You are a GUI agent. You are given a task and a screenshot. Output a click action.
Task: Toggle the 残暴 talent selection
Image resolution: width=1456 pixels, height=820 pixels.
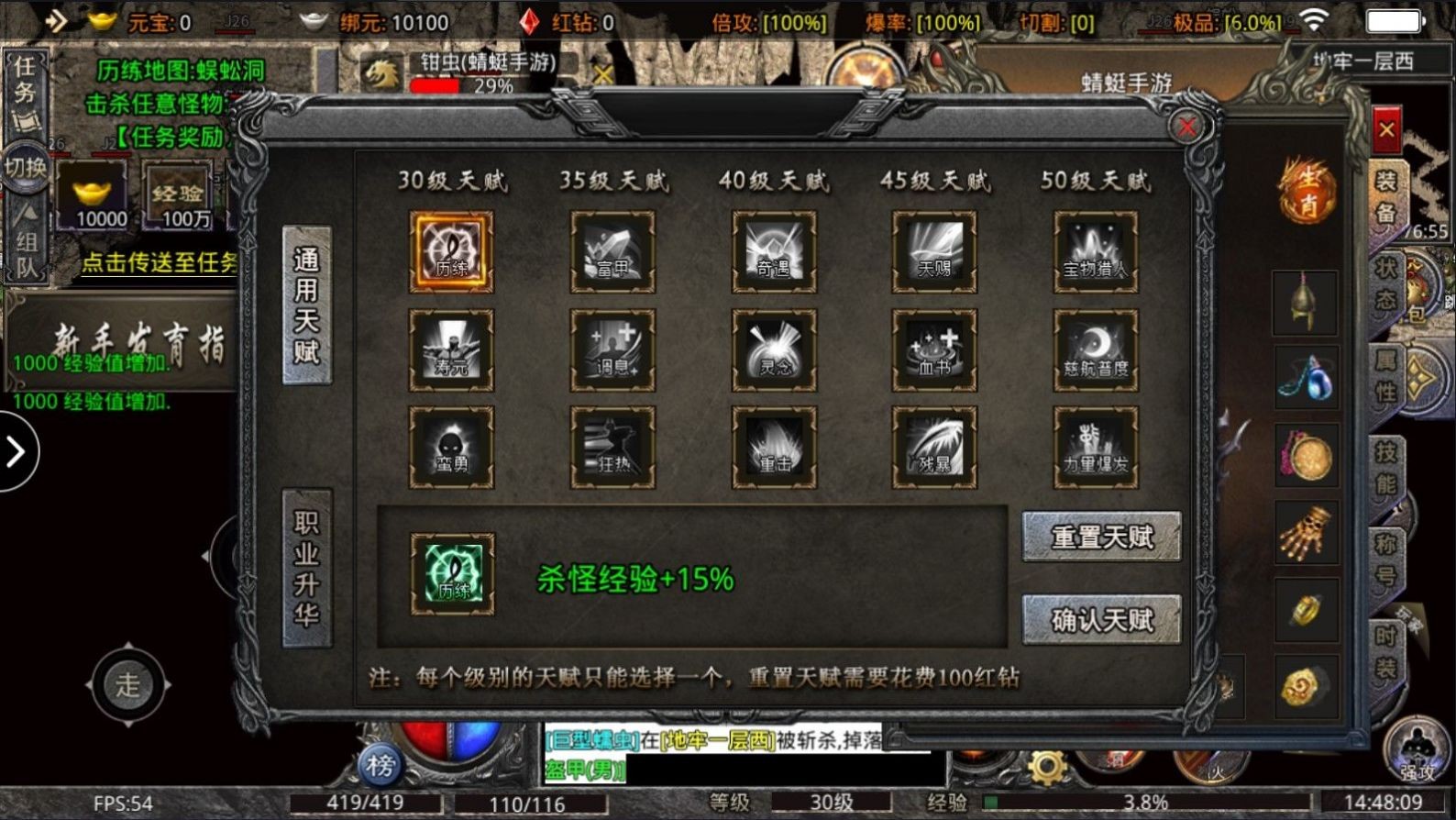click(933, 446)
